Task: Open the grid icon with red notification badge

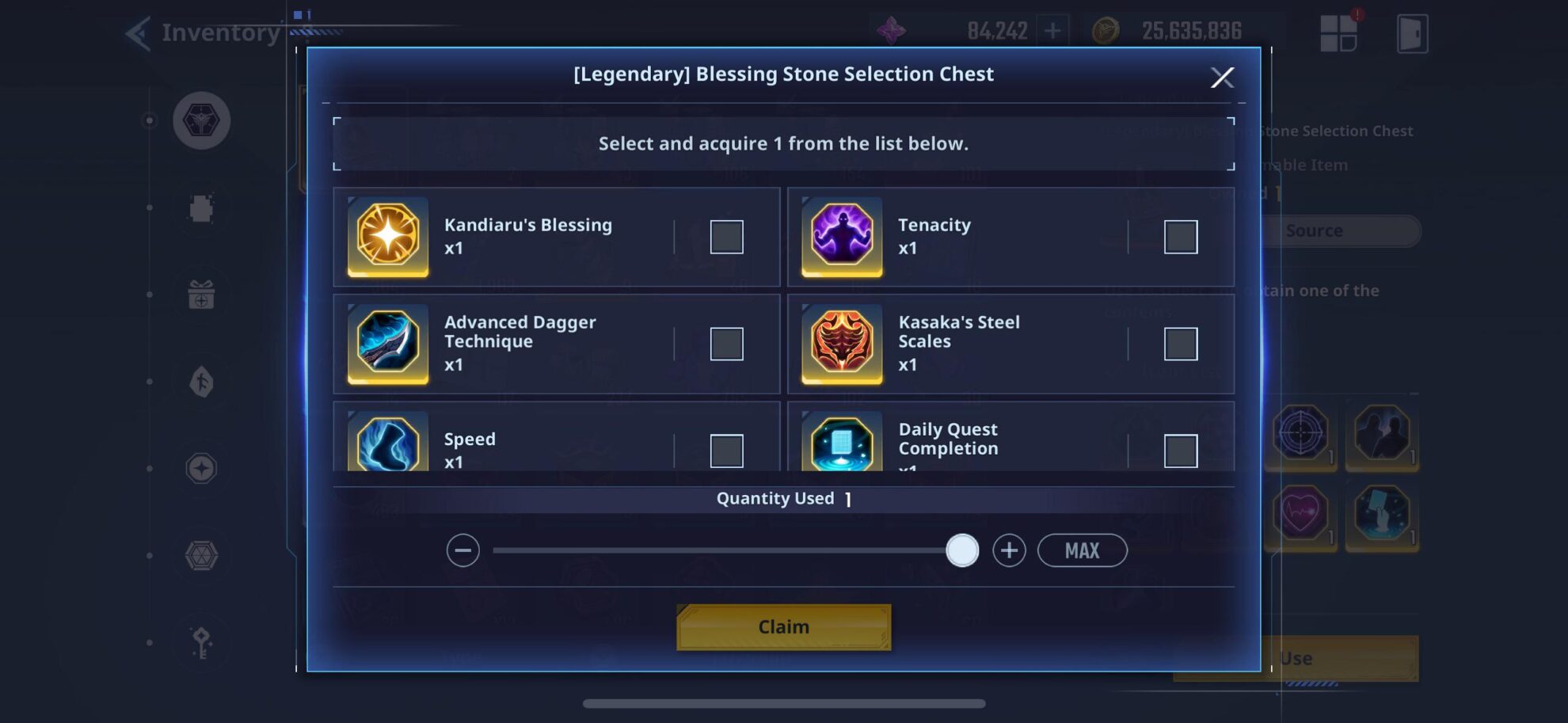Action: [x=1339, y=32]
